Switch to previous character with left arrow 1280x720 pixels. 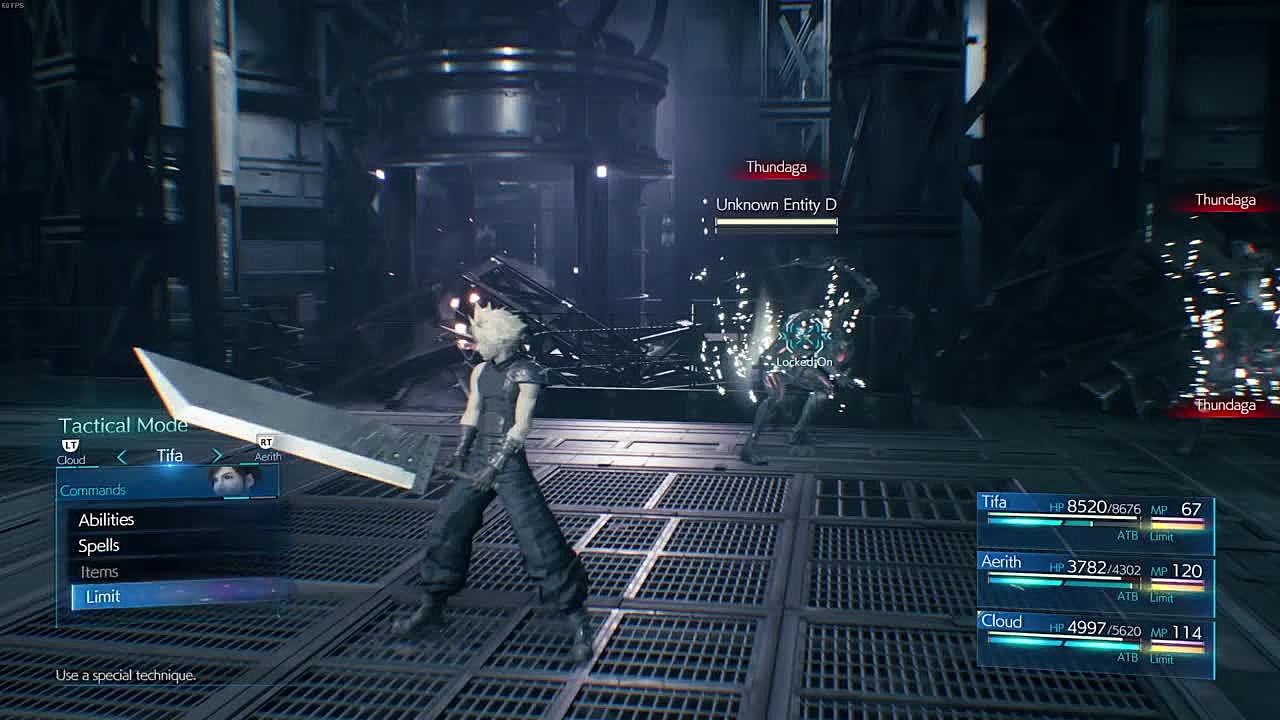coord(122,456)
